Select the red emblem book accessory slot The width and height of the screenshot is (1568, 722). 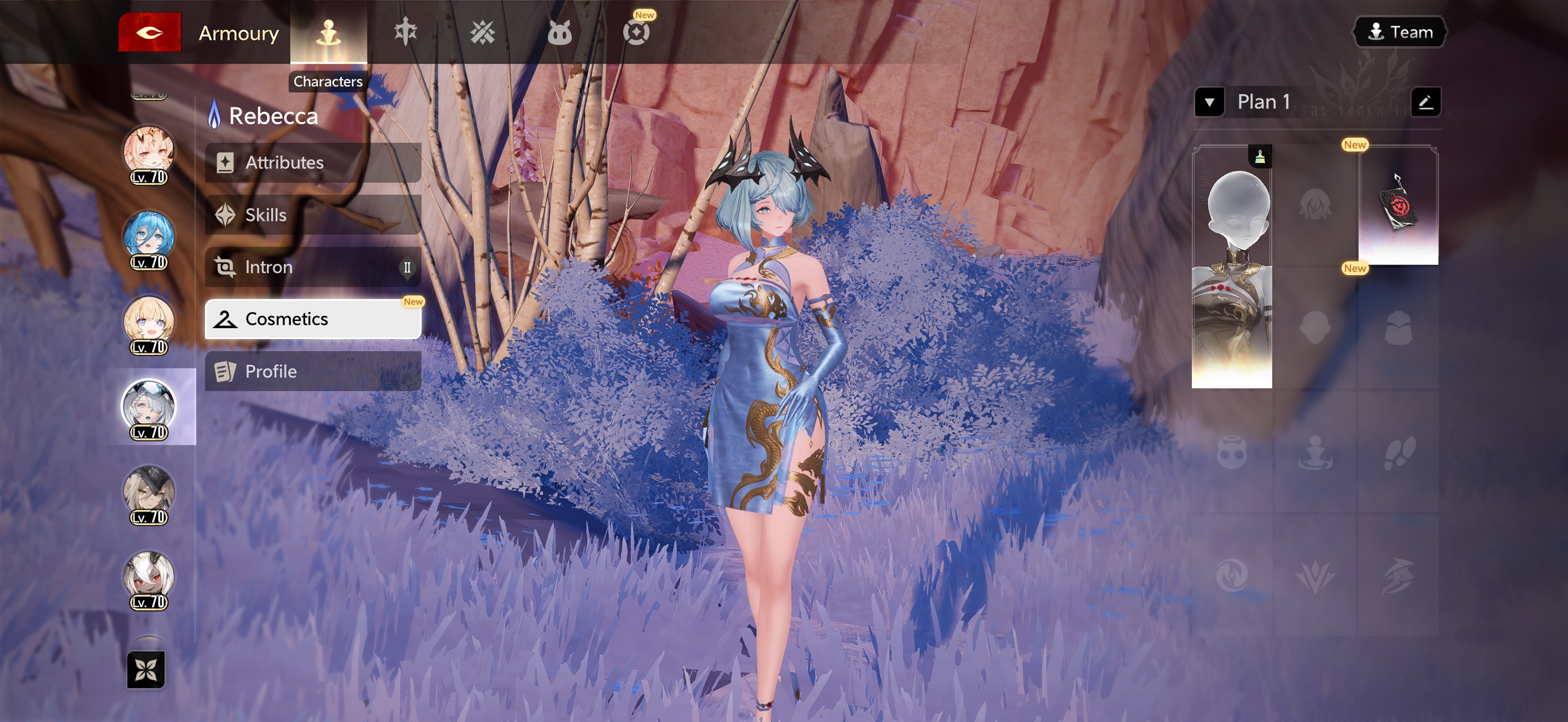click(x=1398, y=205)
